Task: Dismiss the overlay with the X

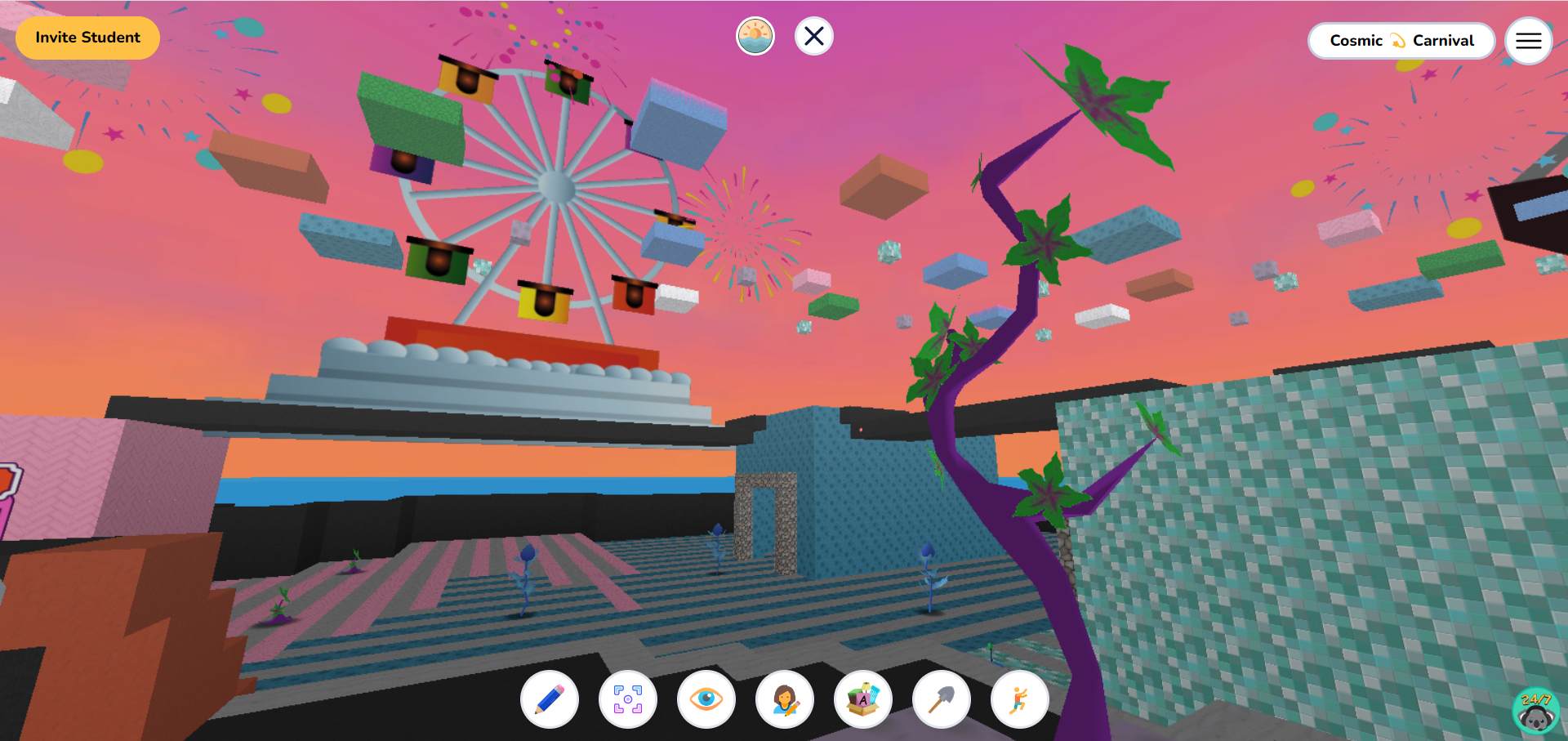Action: [x=813, y=36]
